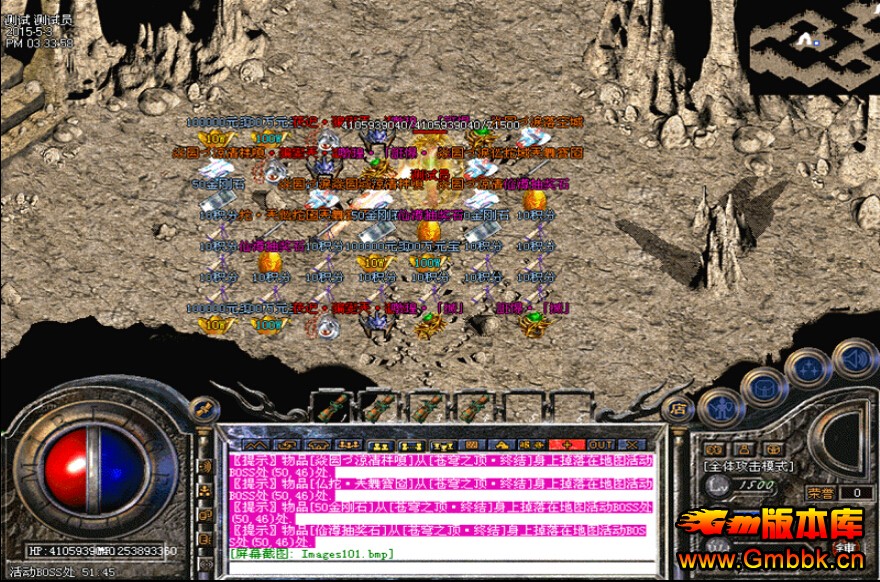Use the first scroll in the belt
This screenshot has width=880, height=582.
(x=333, y=407)
